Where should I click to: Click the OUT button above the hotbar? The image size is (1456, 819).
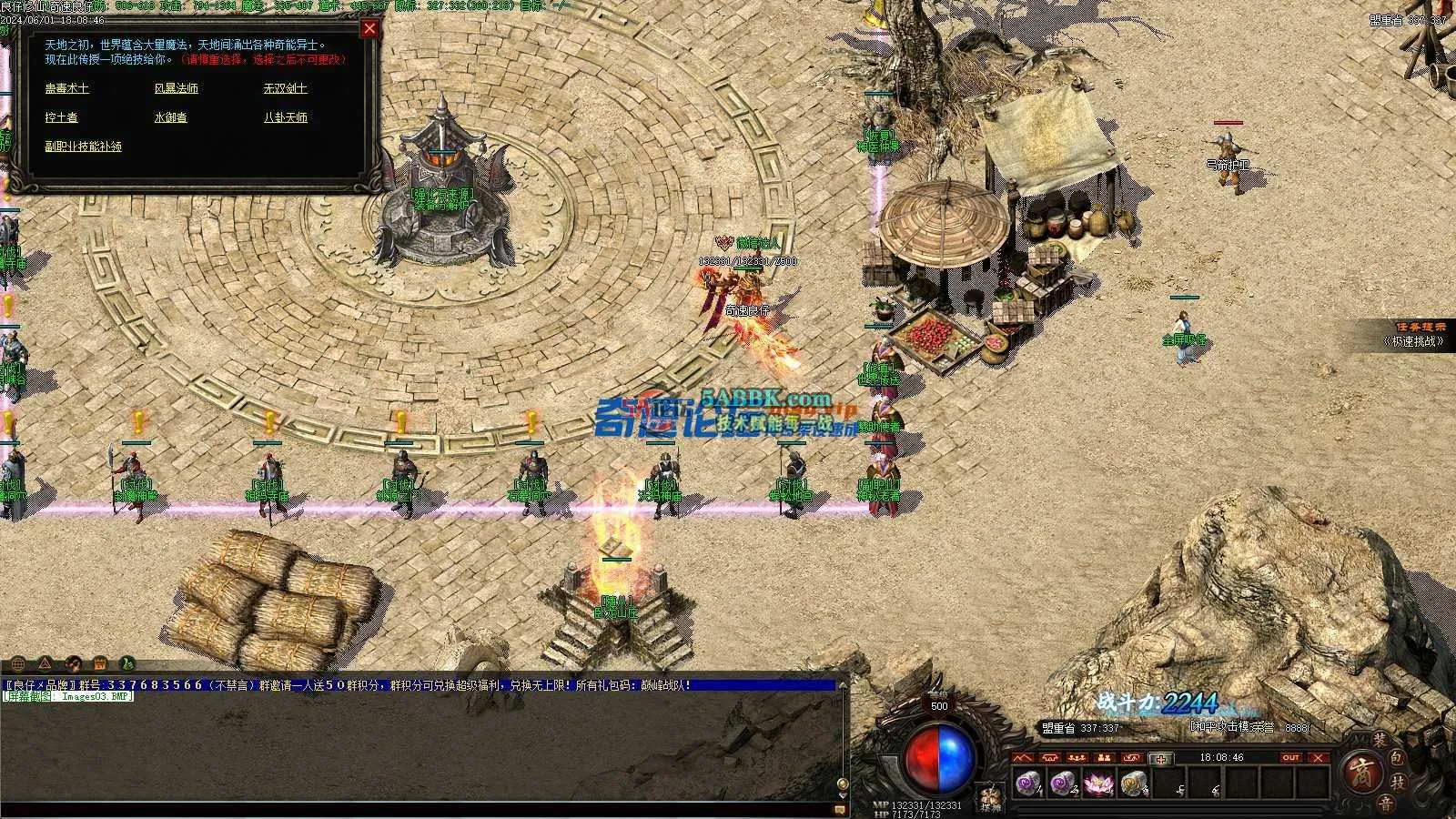click(x=1290, y=757)
